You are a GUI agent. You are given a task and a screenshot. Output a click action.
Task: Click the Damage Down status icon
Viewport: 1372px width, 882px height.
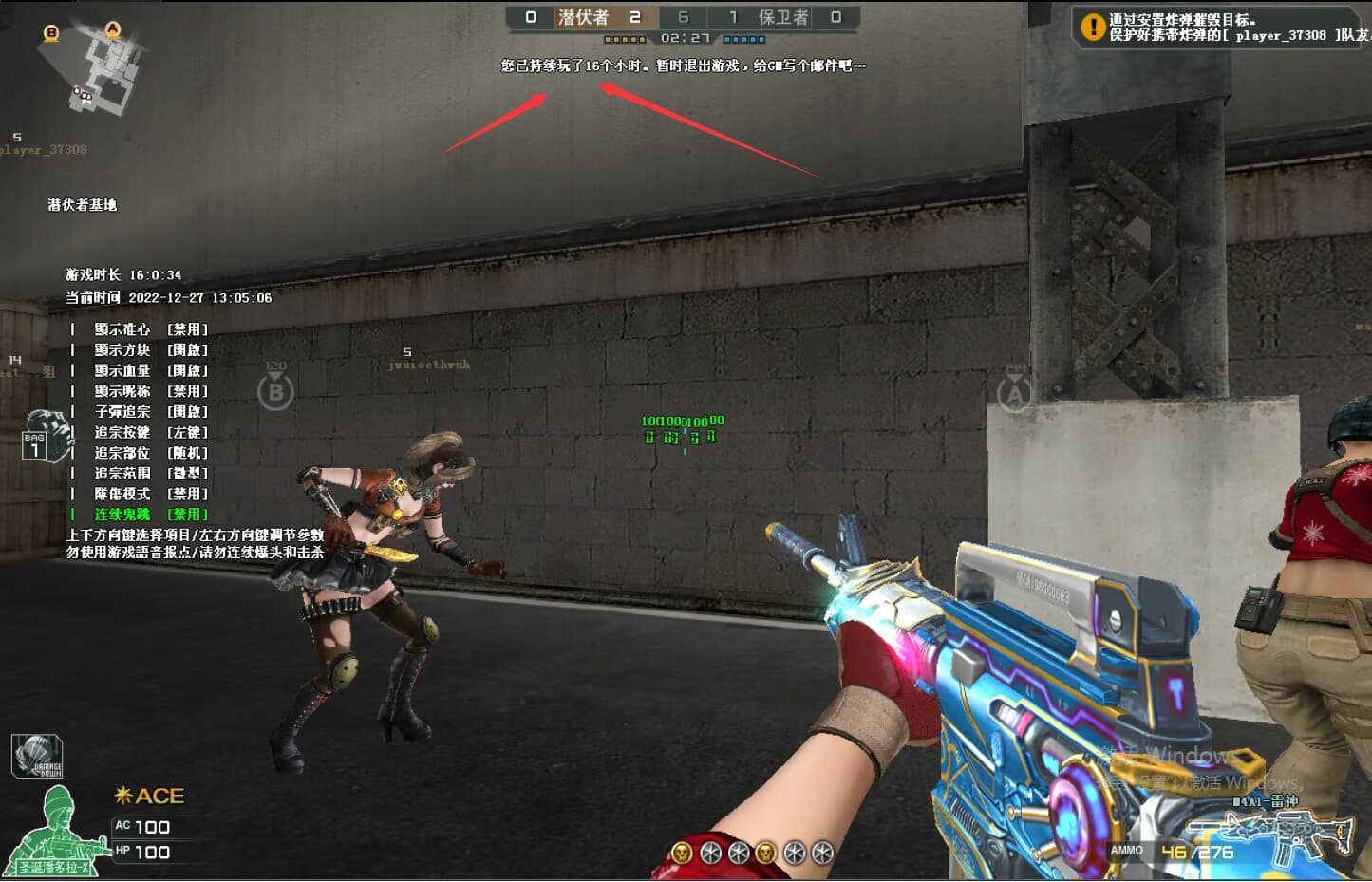click(37, 757)
